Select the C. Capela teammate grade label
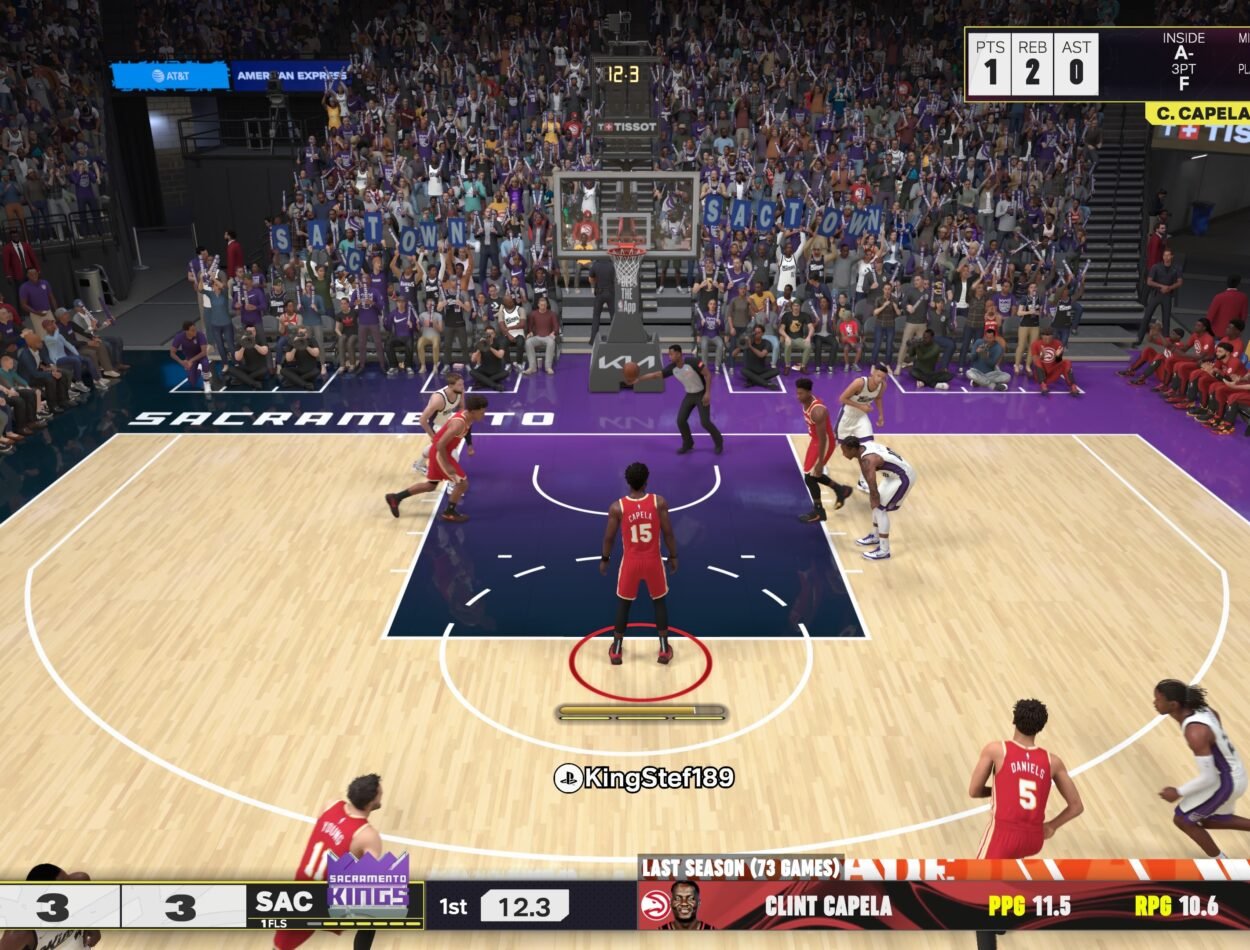The image size is (1250, 950). click(x=1197, y=113)
